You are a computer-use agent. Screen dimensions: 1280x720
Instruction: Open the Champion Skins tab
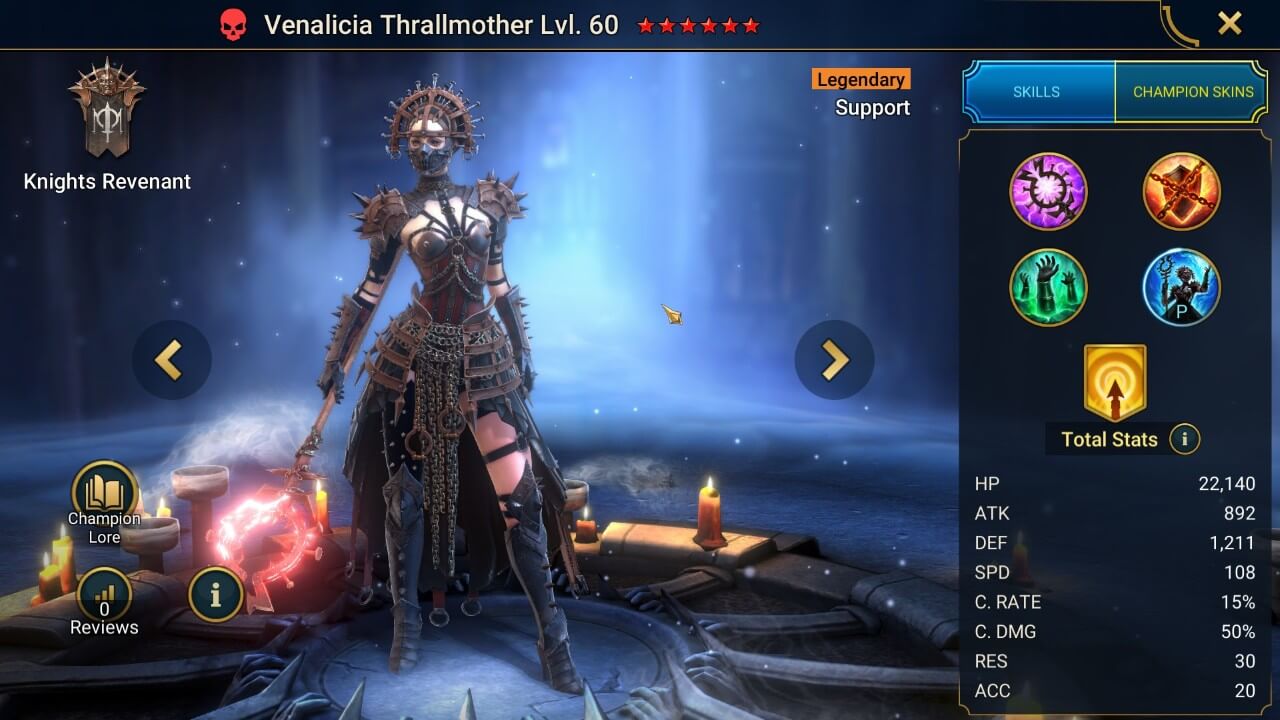point(1192,91)
